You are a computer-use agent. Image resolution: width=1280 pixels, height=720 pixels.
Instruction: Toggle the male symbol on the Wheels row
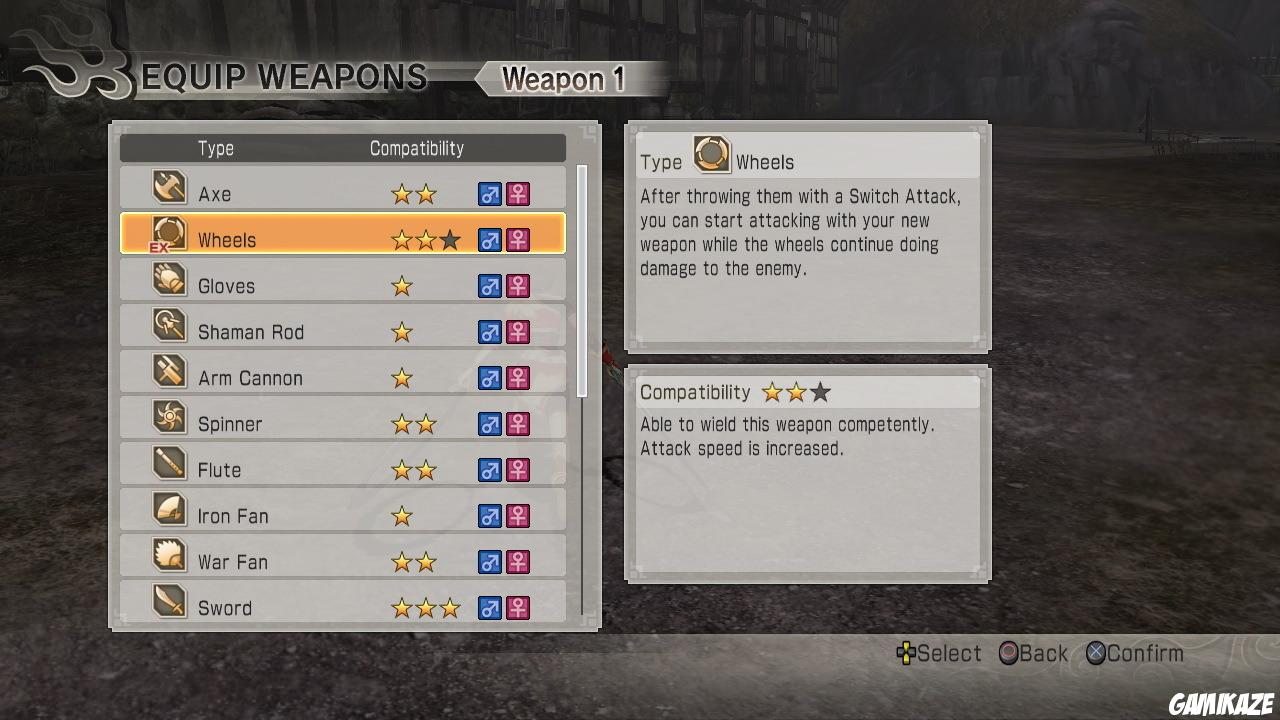coord(489,239)
